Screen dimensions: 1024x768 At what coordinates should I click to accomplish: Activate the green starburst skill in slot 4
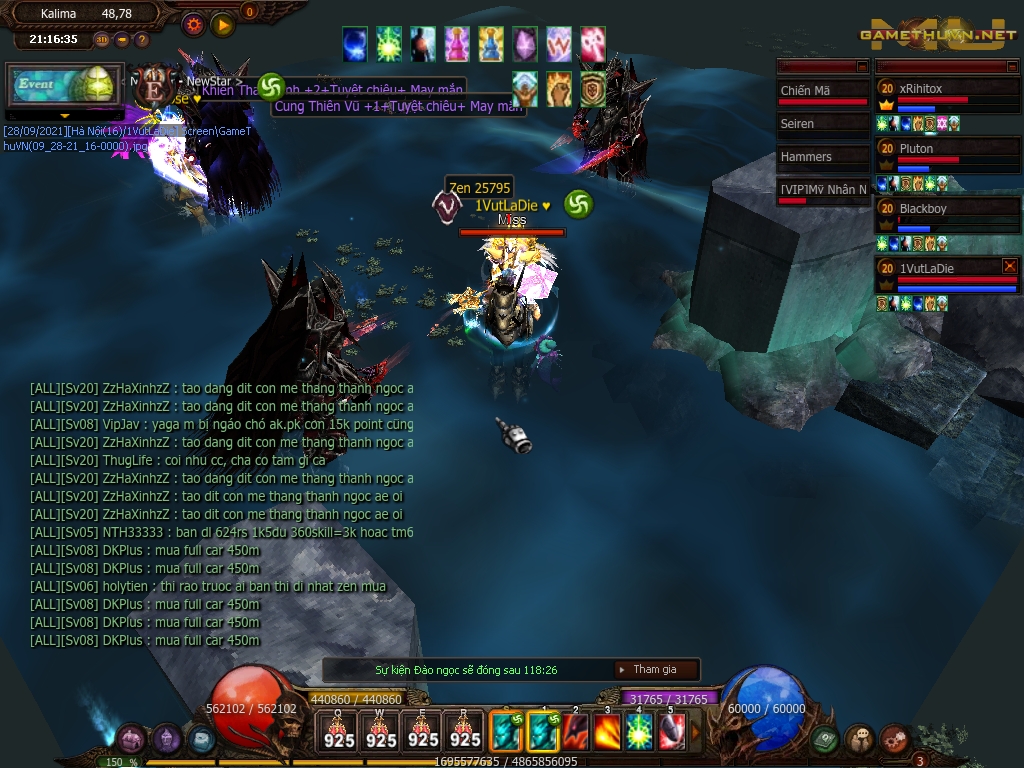(640, 732)
